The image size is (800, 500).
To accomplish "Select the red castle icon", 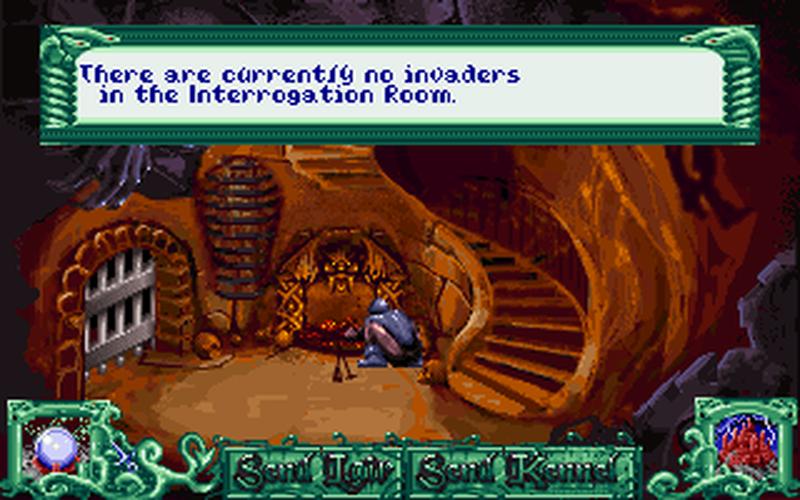I will tap(740, 441).
